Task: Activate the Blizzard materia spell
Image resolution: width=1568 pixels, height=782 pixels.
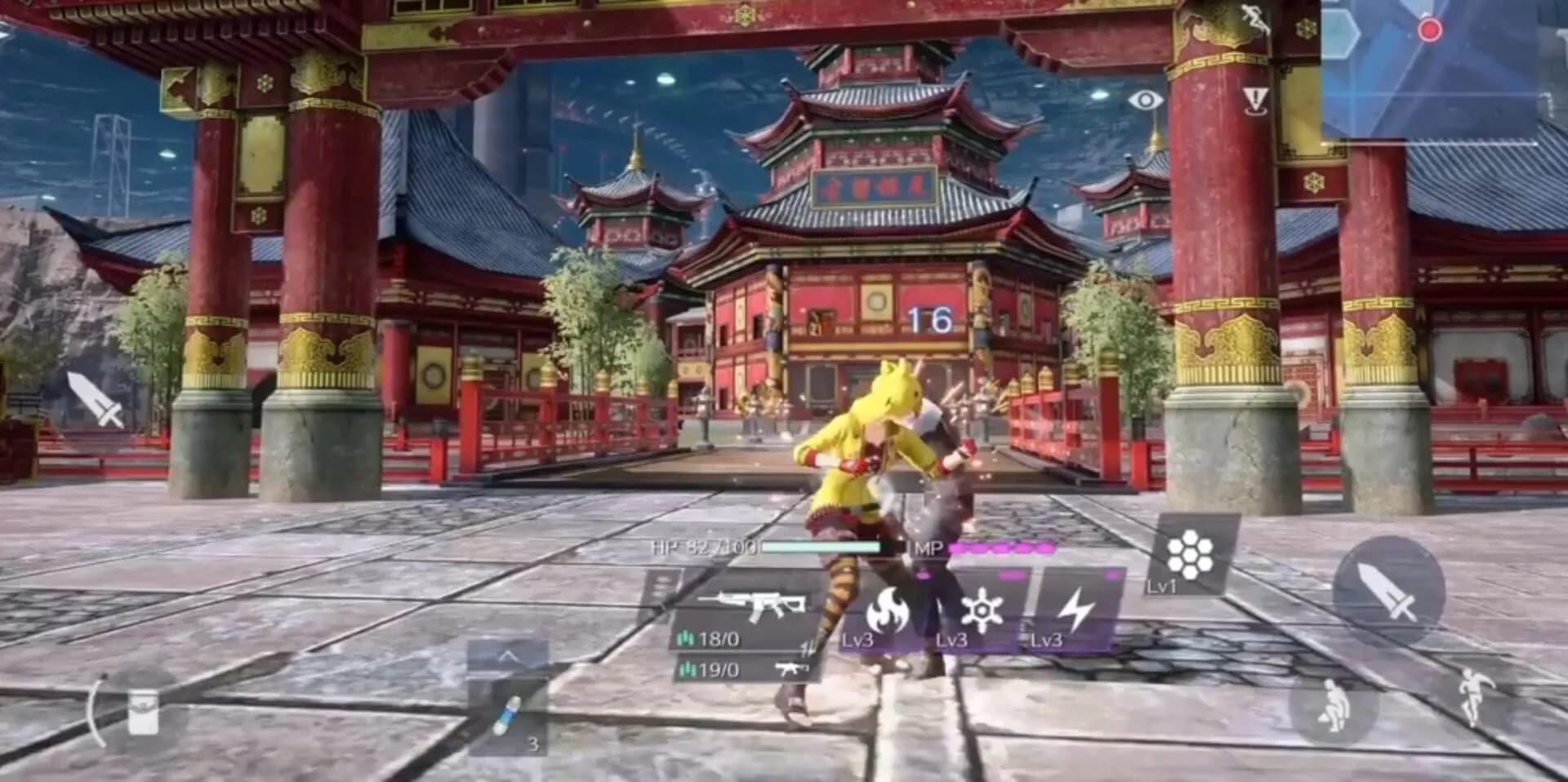Action: [984, 611]
